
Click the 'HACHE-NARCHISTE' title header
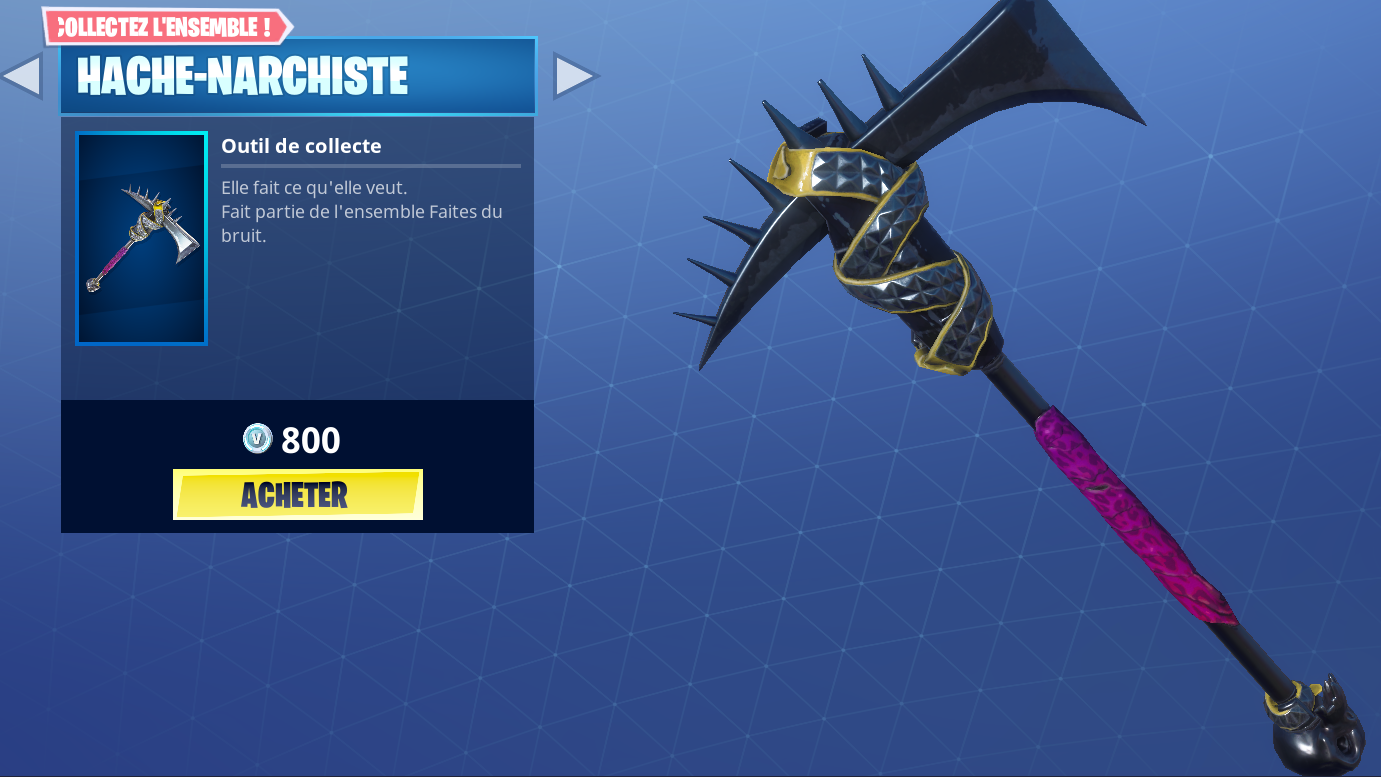click(243, 75)
